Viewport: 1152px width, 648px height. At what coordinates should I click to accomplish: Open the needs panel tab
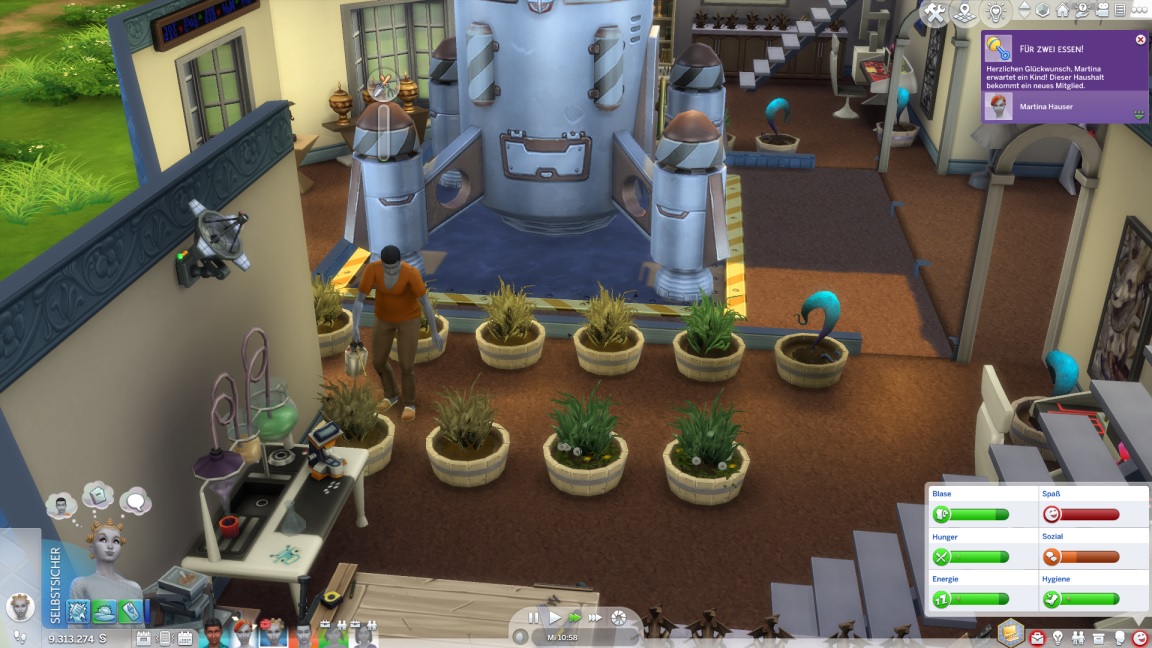point(1140,638)
